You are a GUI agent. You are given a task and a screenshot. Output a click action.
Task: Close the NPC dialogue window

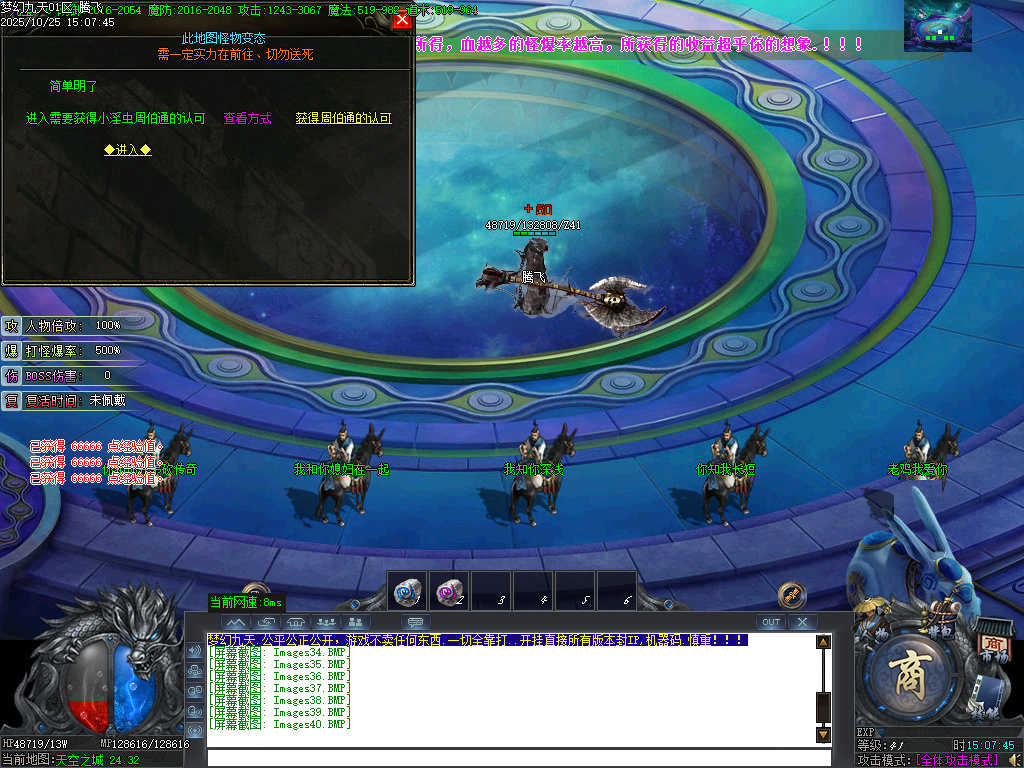(402, 20)
